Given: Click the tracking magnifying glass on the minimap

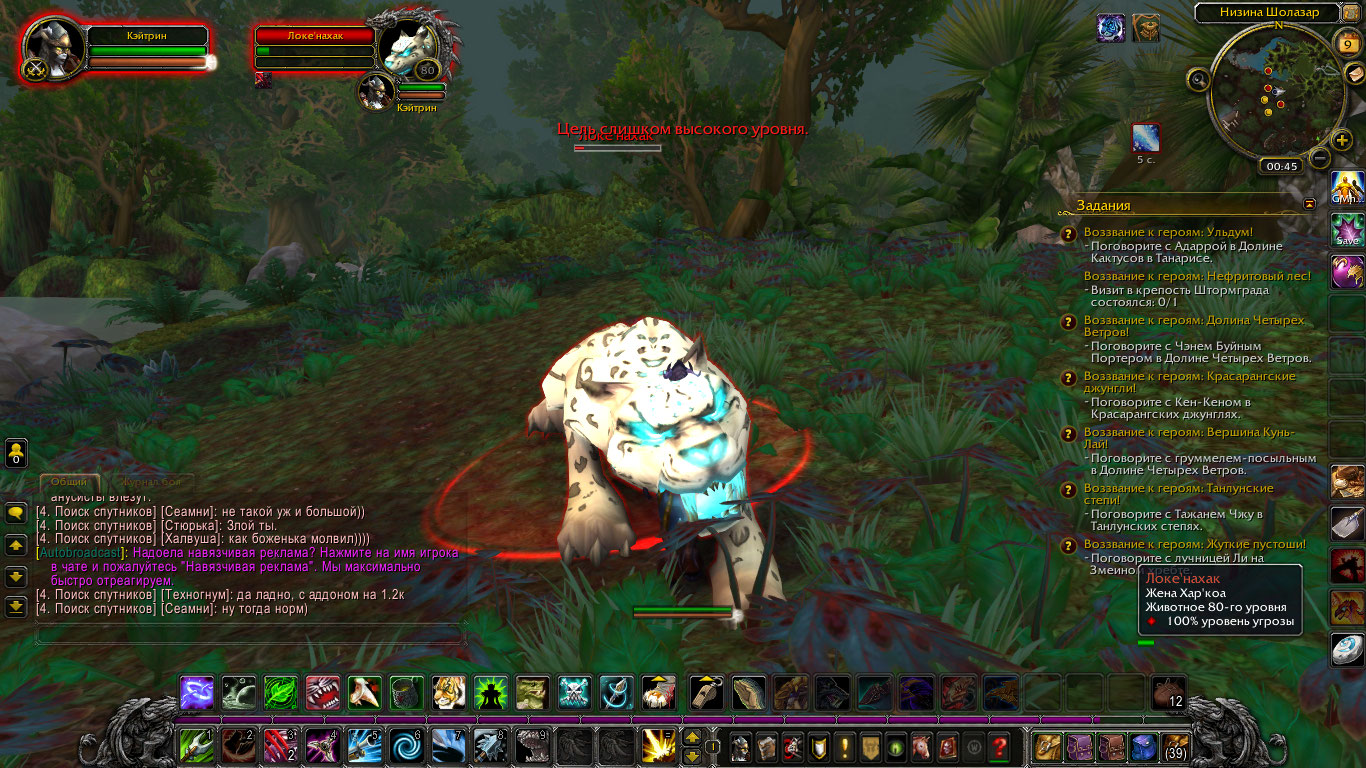Looking at the screenshot, I should 1199,79.
